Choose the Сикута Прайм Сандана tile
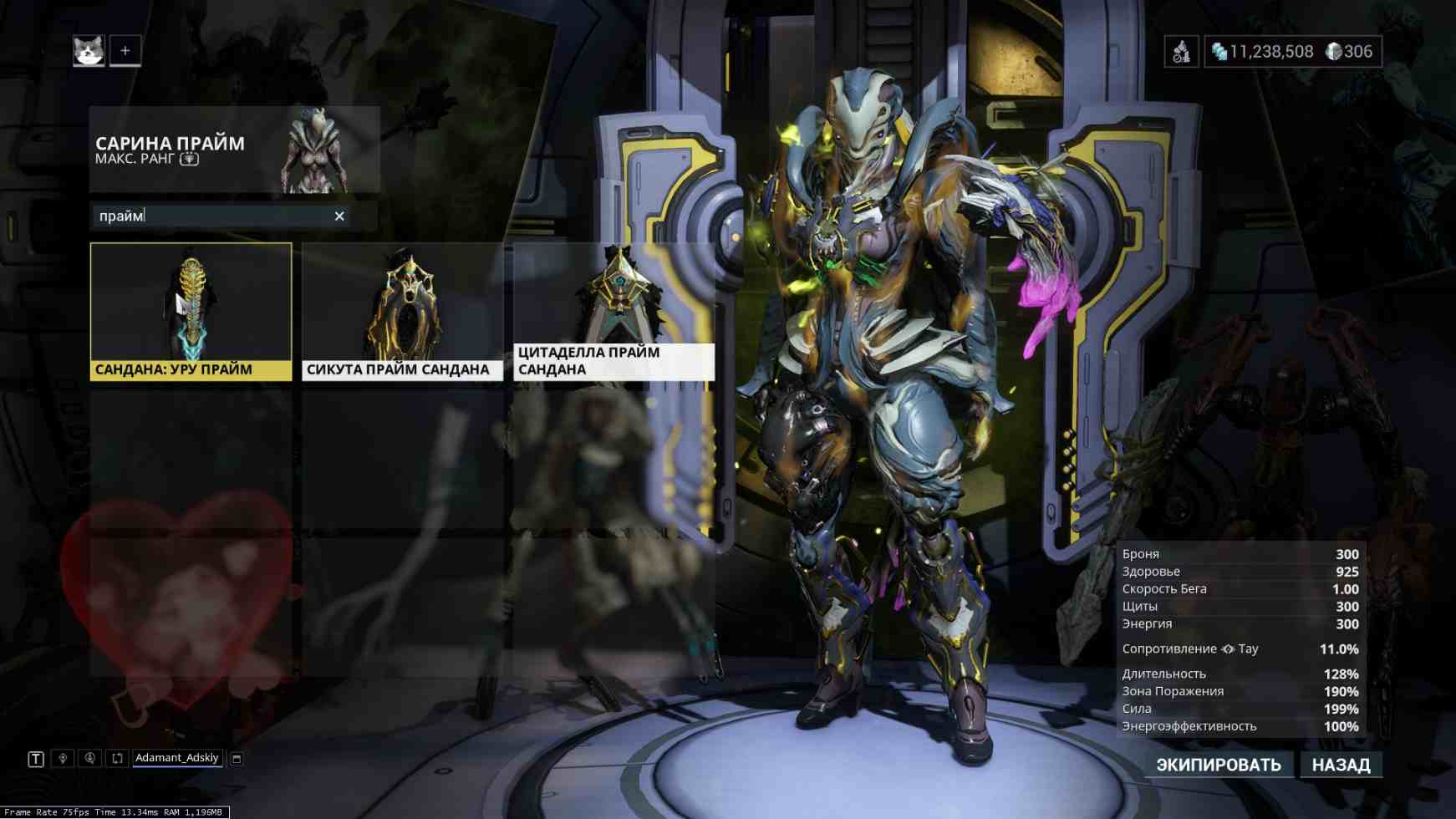Image resolution: width=1456 pixels, height=819 pixels. coord(402,311)
